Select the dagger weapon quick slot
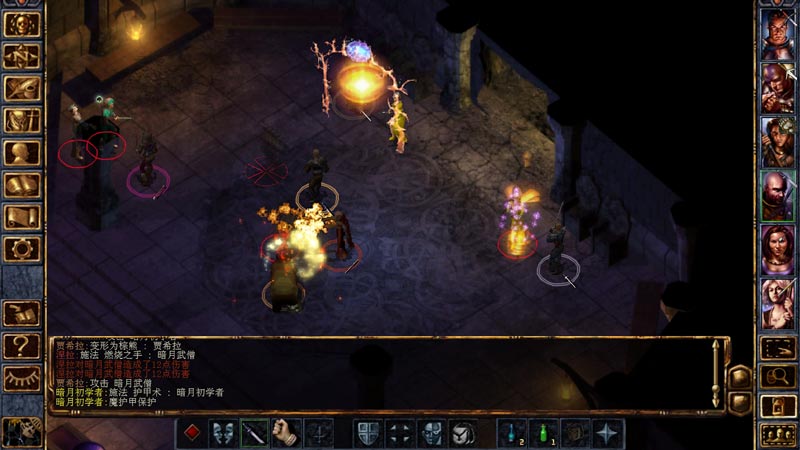This screenshot has width=800, height=450. (x=255, y=433)
